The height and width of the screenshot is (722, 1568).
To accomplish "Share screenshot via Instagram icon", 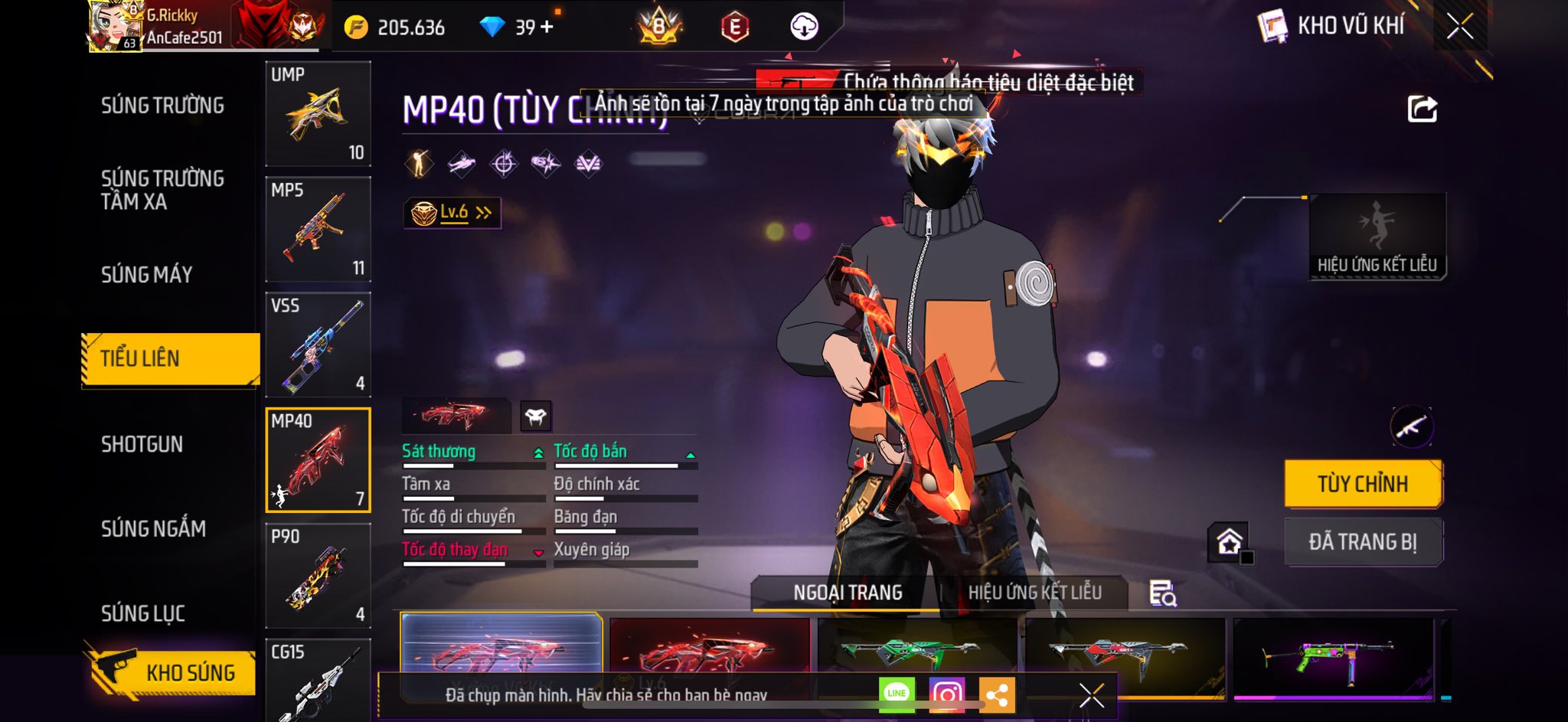I will pyautogui.click(x=947, y=694).
